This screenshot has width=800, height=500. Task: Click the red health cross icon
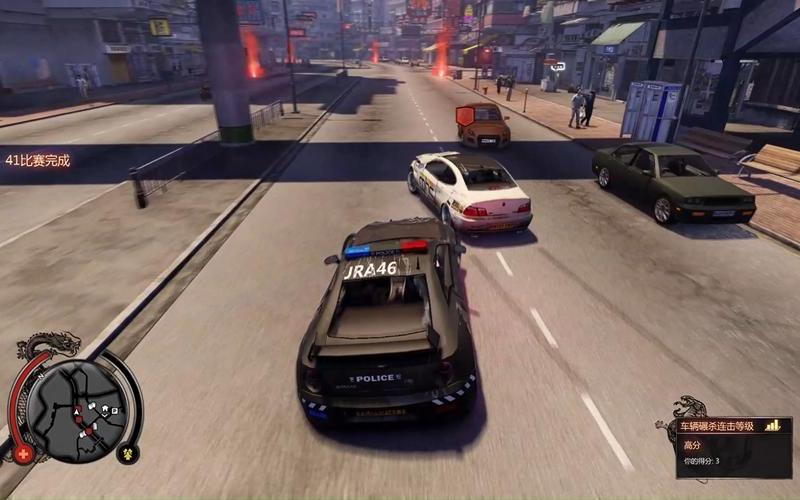point(24,453)
